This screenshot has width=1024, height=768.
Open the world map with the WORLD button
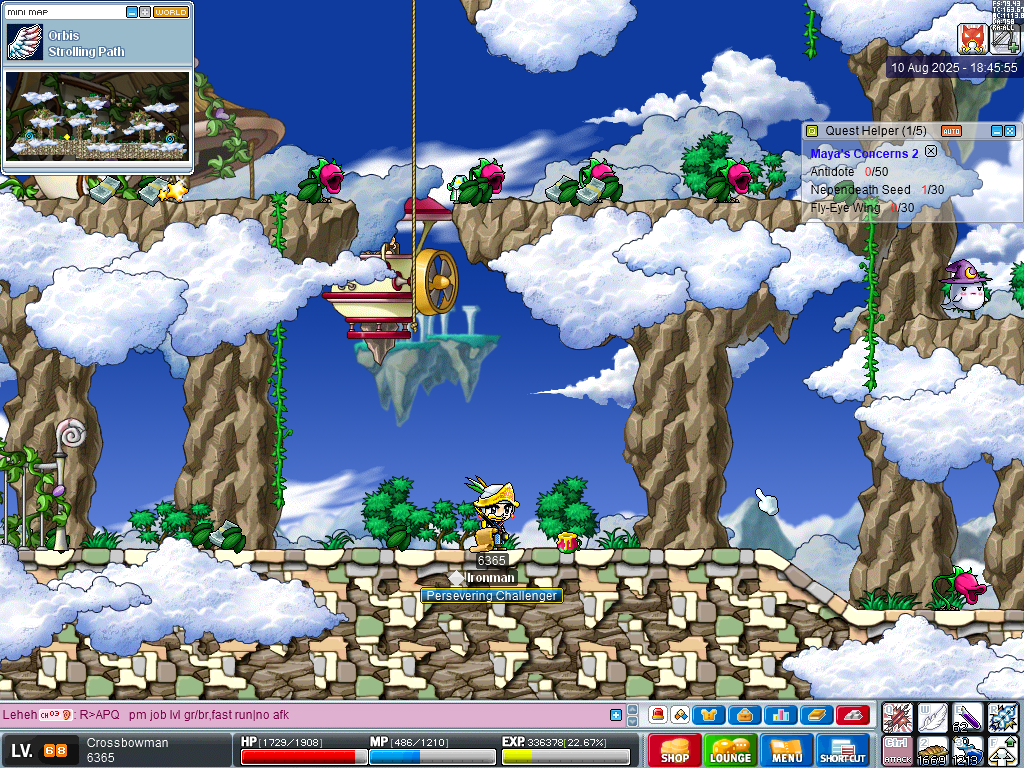171,13
